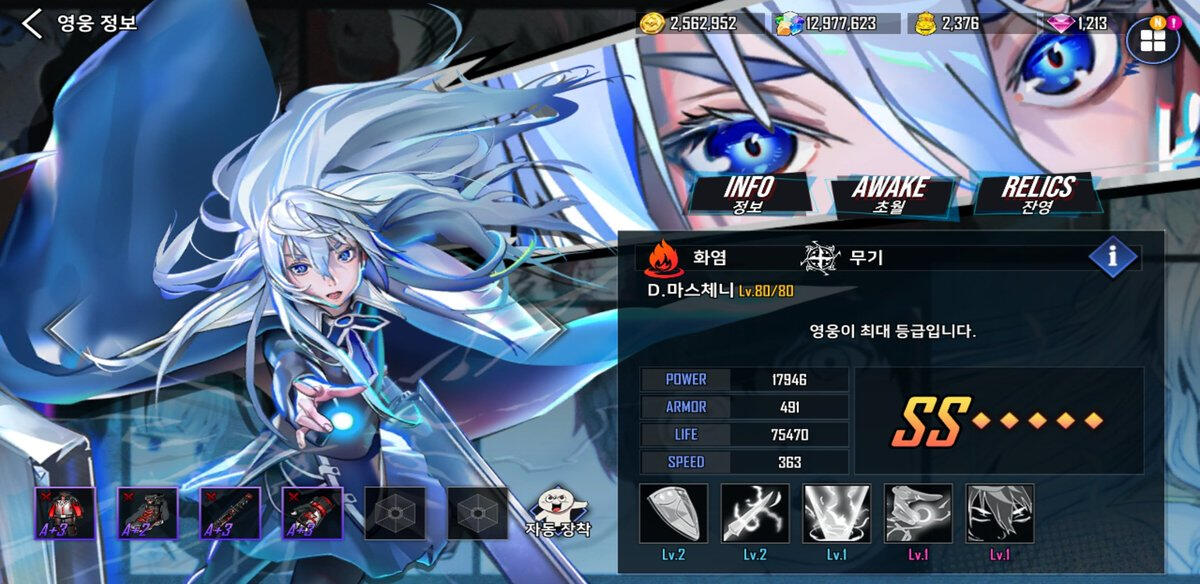Image resolution: width=1200 pixels, height=584 pixels.
Task: Tap the 무기 weapon type icon
Action: coord(820,258)
